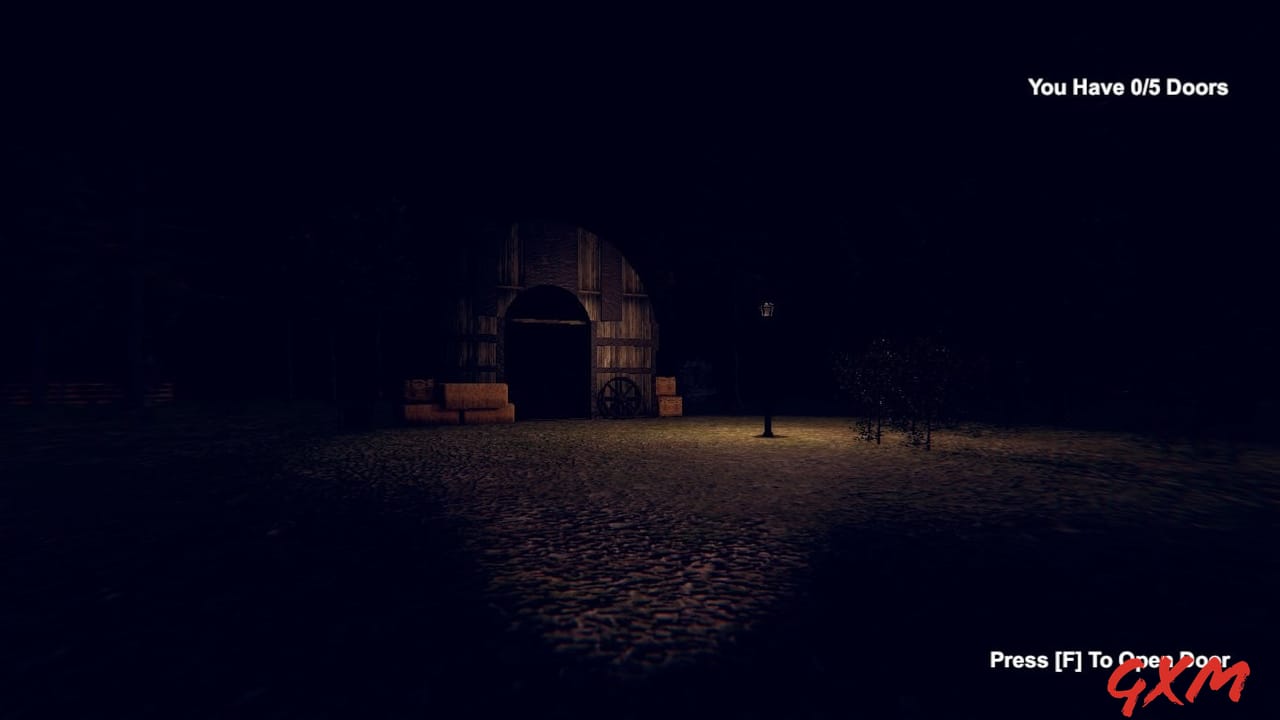The height and width of the screenshot is (720, 1280).
Task: Click the word Doors in the counter text
Action: coord(1199,88)
